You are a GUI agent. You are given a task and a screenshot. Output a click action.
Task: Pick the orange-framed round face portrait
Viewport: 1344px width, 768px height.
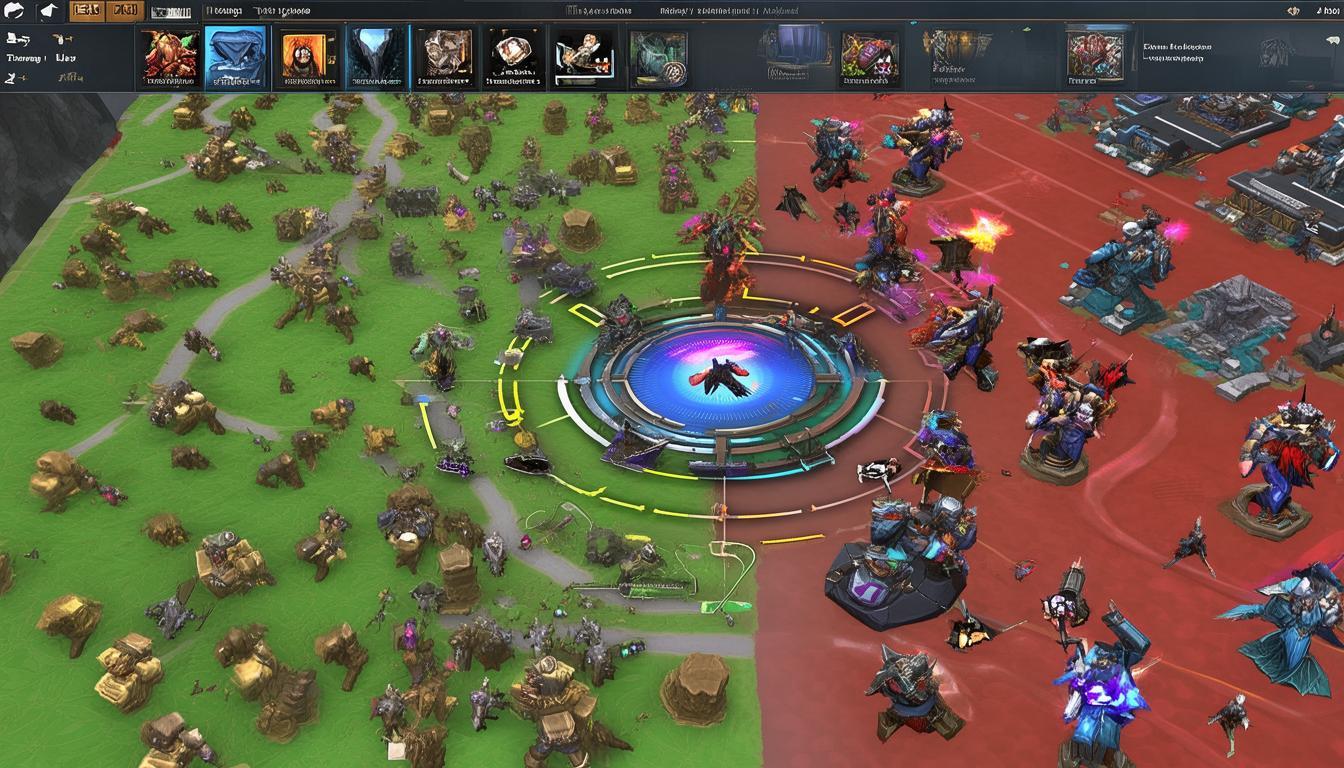click(304, 58)
